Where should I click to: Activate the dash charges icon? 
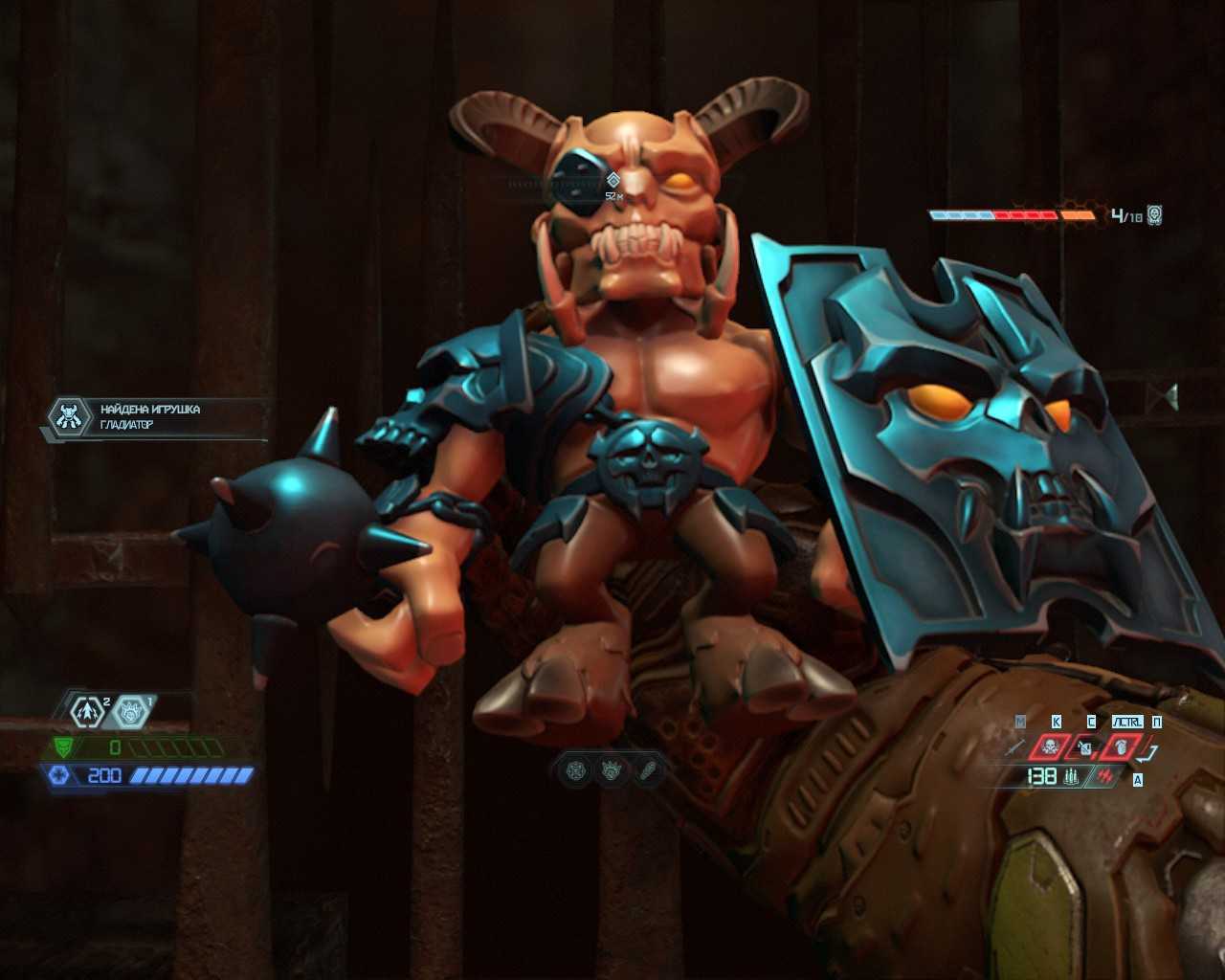click(x=87, y=711)
